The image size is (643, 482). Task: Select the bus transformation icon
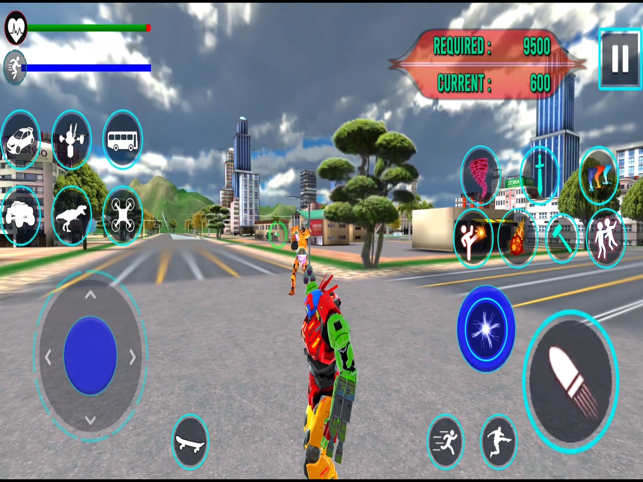tap(122, 140)
